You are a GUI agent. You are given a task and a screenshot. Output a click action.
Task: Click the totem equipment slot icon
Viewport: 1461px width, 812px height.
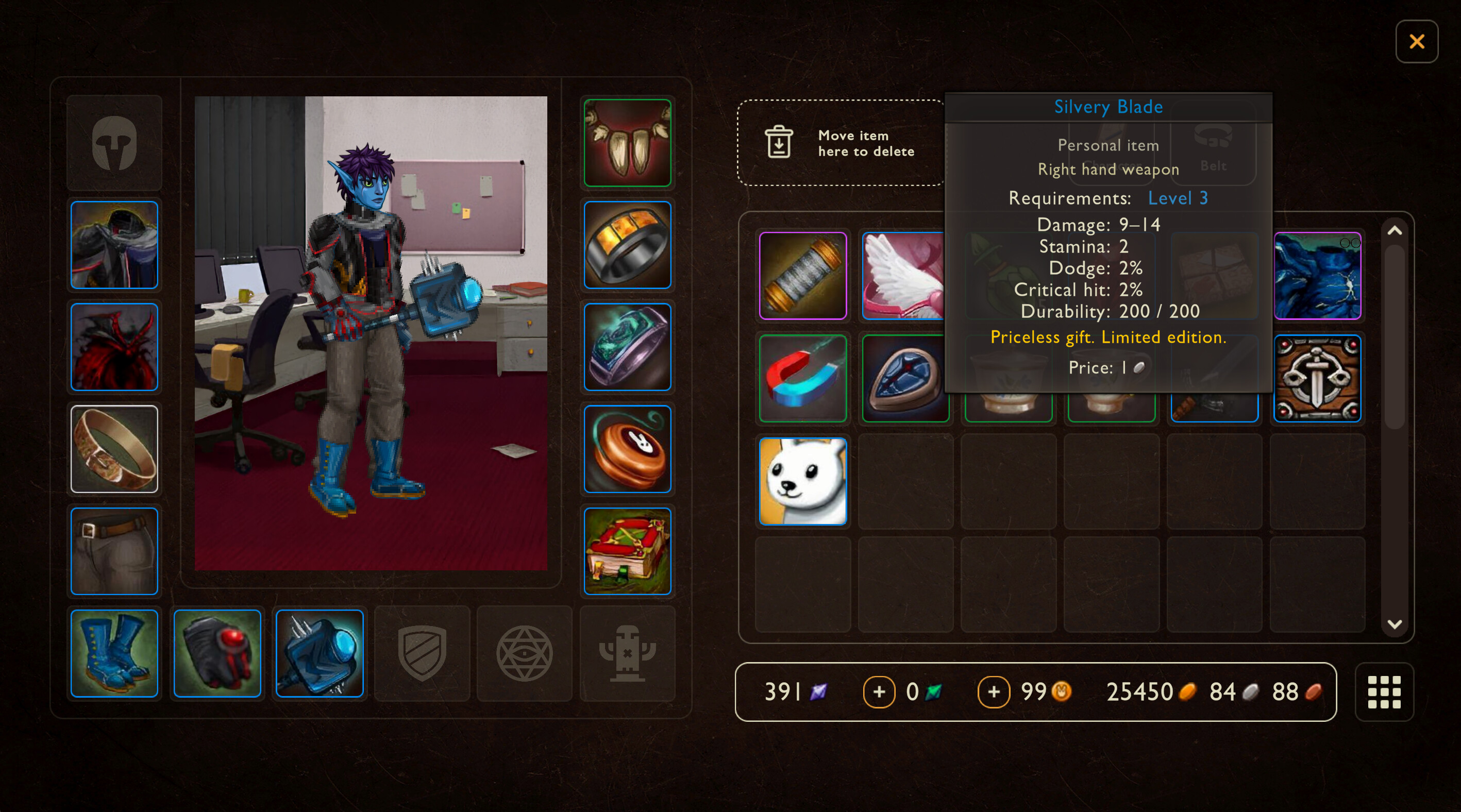coord(628,654)
